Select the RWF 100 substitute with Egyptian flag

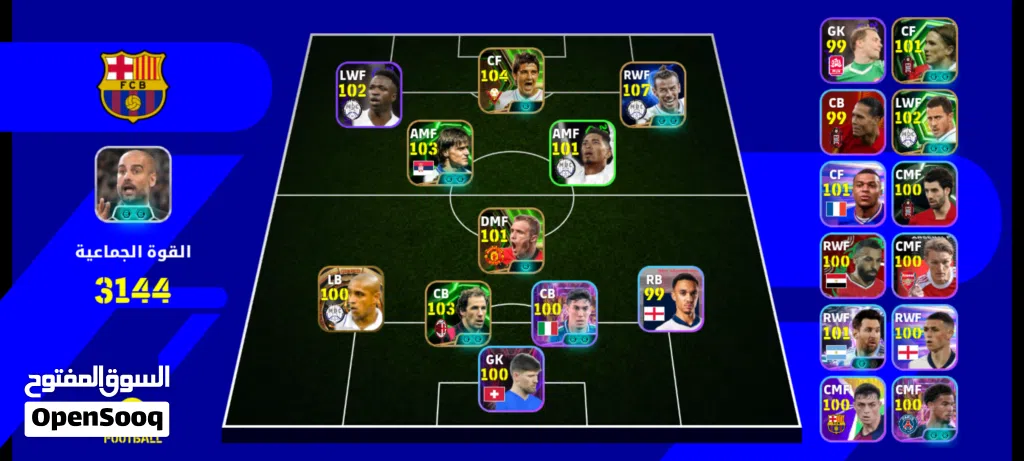click(852, 266)
